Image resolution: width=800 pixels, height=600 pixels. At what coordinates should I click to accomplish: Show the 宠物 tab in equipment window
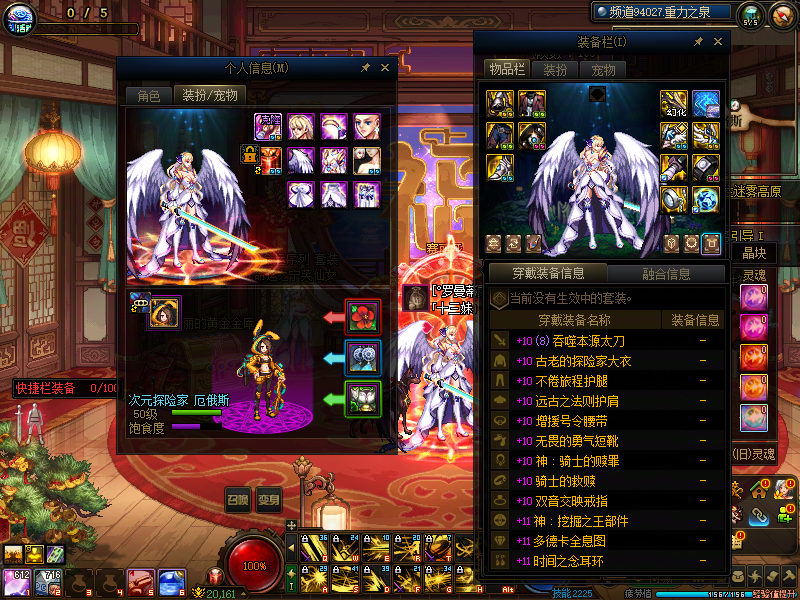tap(603, 70)
